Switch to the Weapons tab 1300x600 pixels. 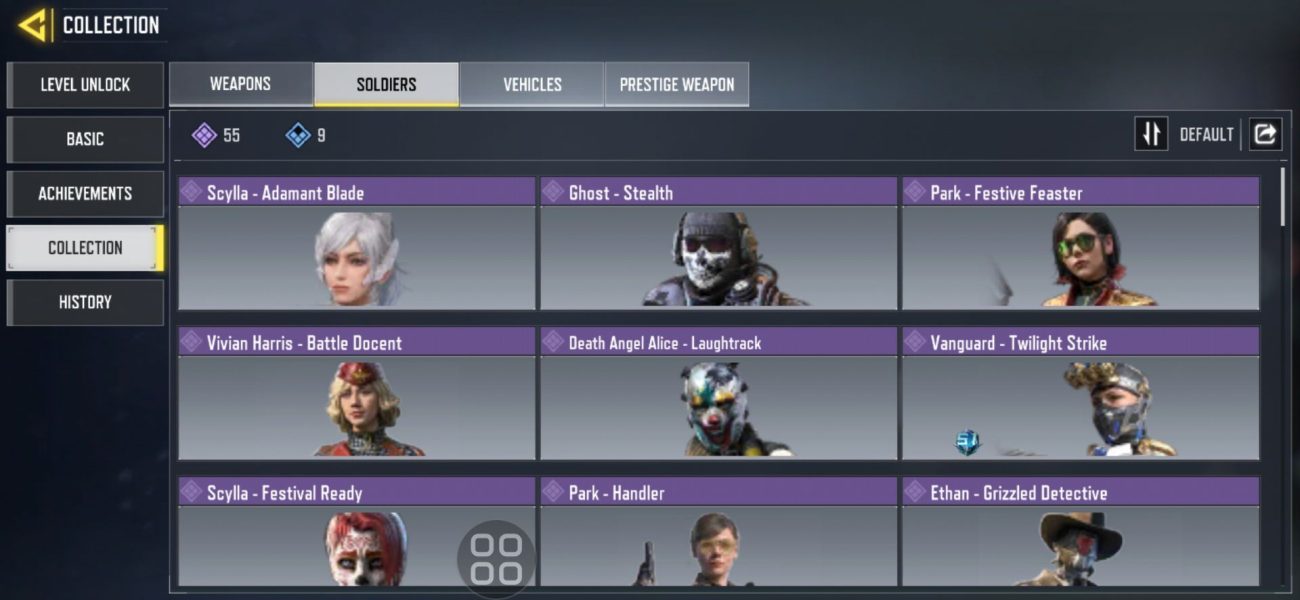(x=240, y=84)
